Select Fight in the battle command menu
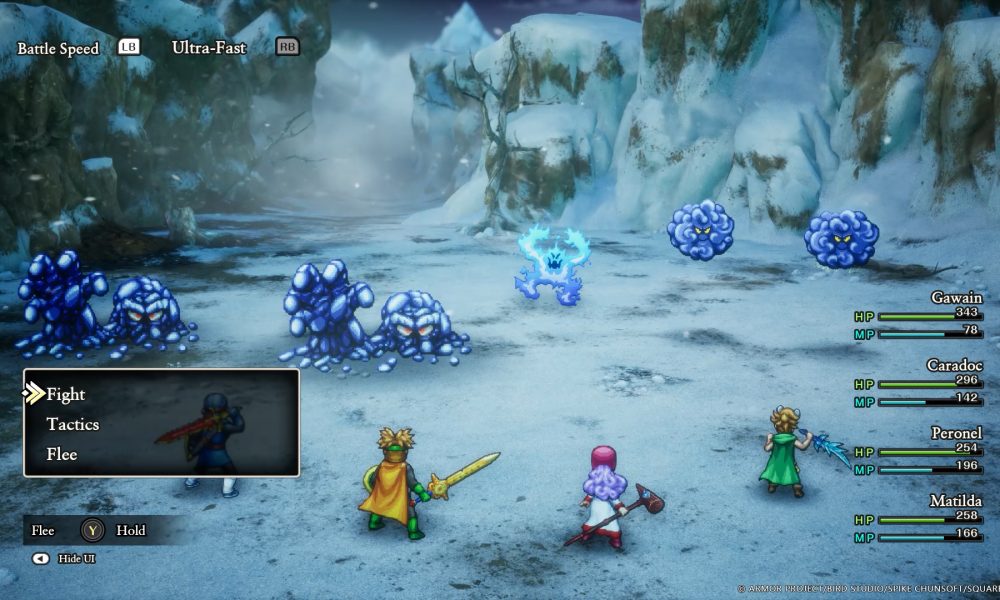This screenshot has width=1000, height=600. (x=66, y=394)
